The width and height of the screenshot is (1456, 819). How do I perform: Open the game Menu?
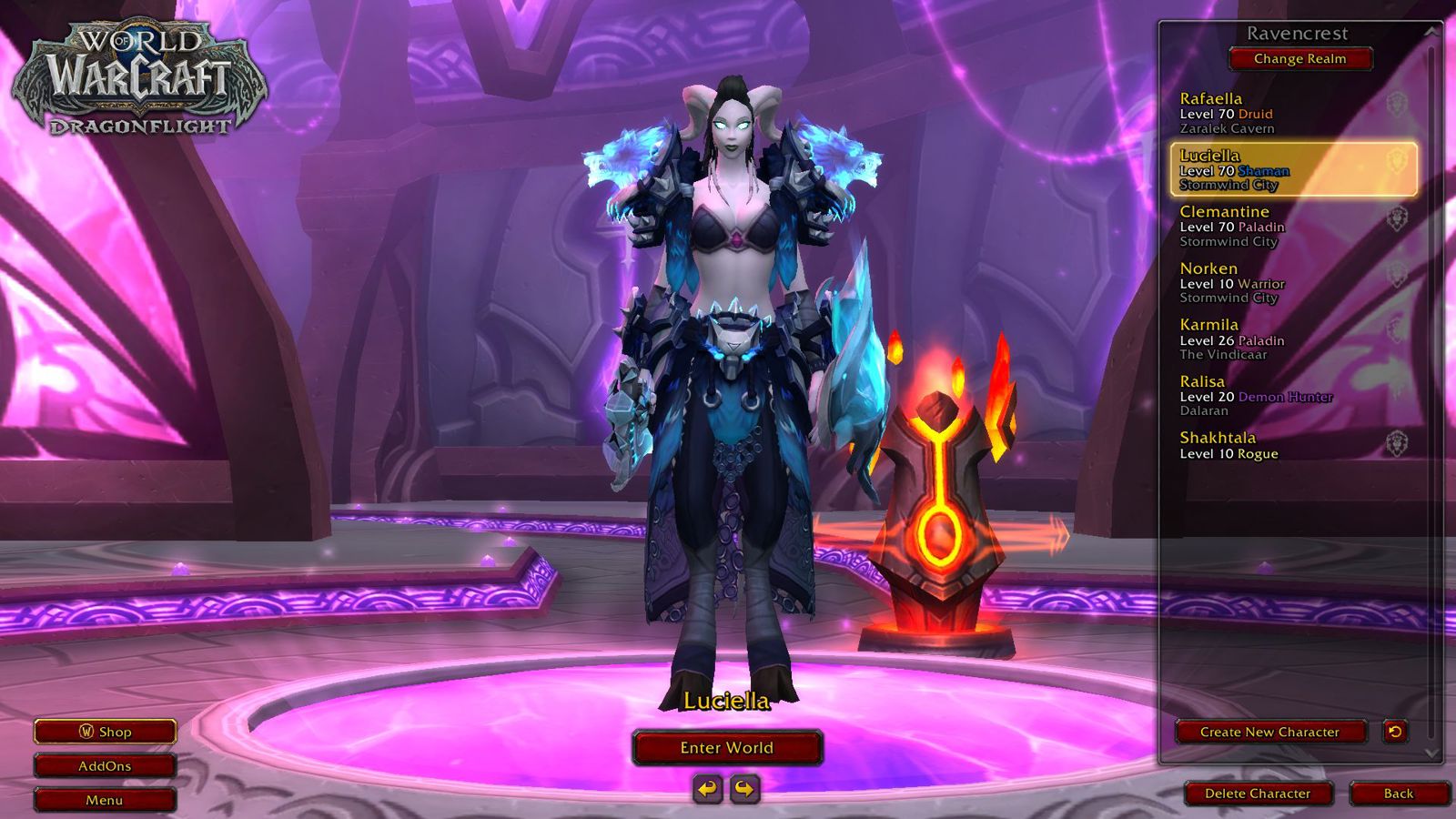pos(105,800)
